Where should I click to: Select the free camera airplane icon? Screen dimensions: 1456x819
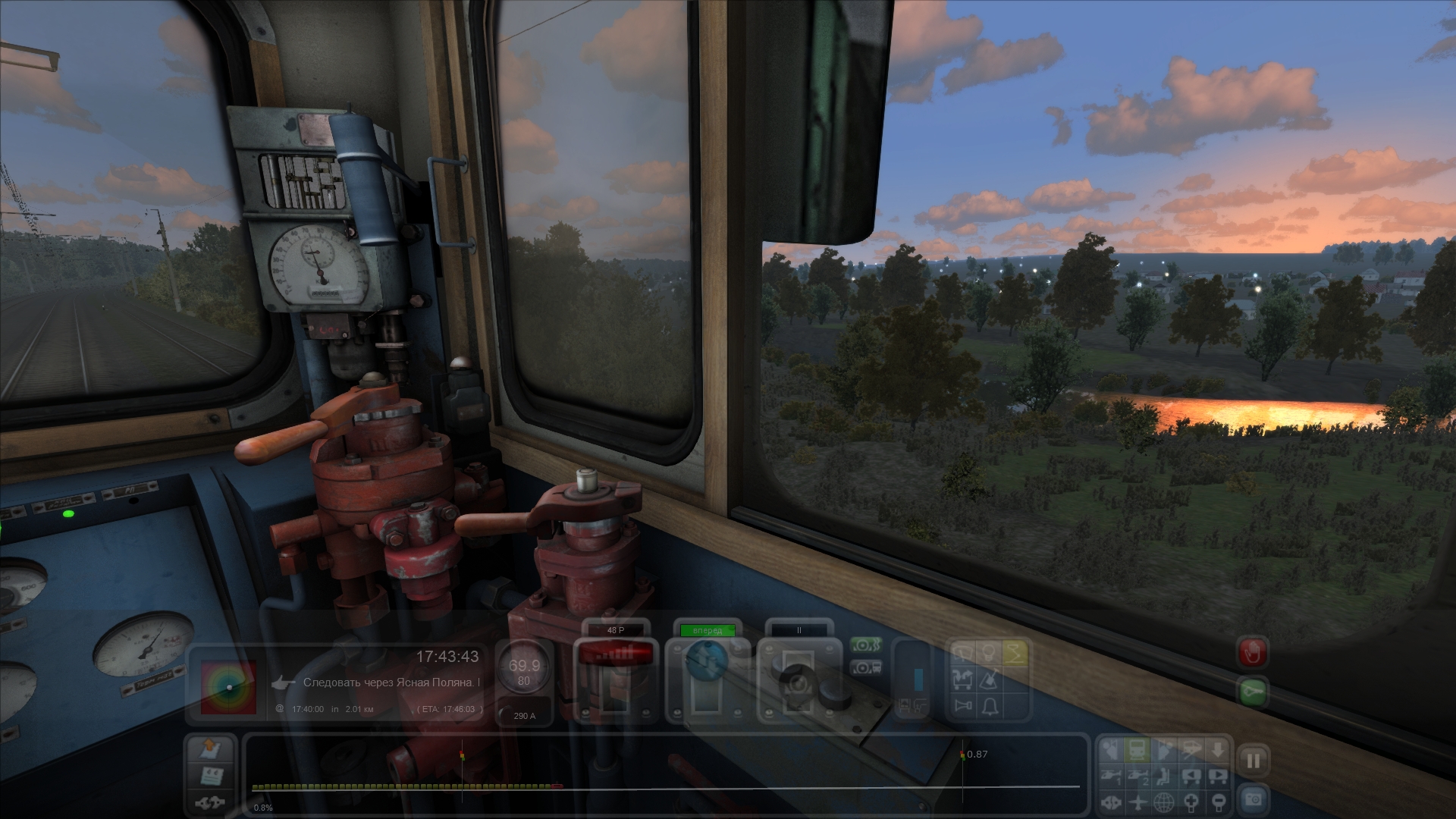click(1137, 802)
